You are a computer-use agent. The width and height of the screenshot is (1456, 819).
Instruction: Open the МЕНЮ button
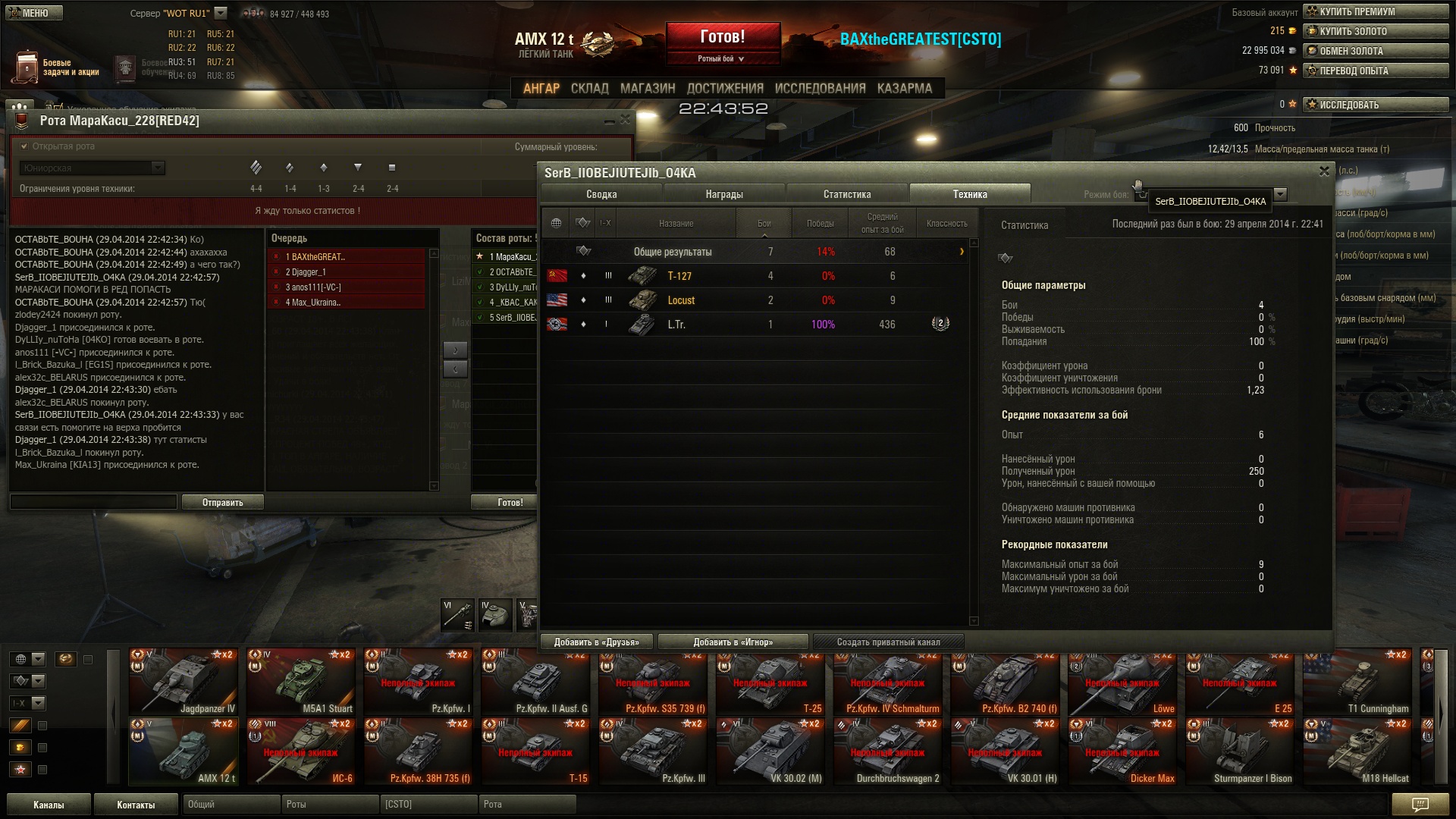tap(34, 13)
